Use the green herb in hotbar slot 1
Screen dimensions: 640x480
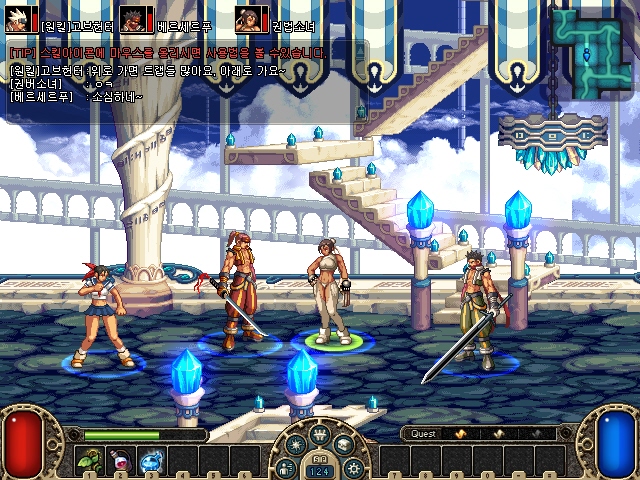pyautogui.click(x=89, y=461)
